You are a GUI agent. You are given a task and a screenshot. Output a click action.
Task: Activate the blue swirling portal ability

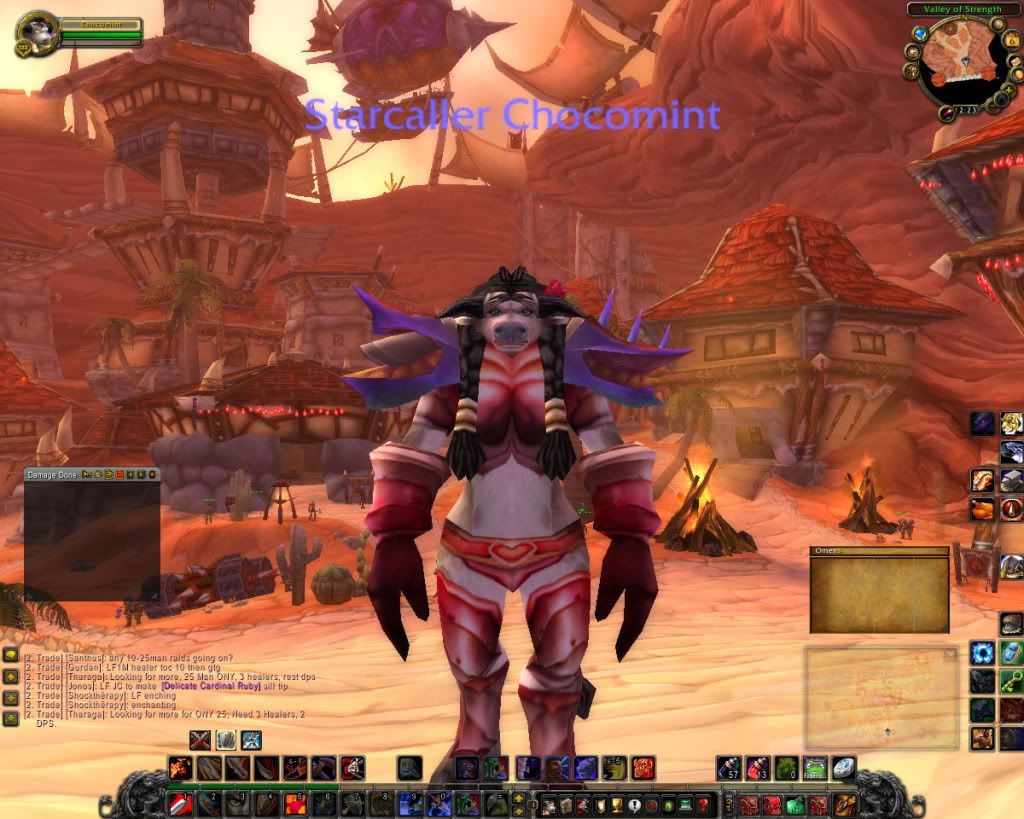[x=981, y=654]
